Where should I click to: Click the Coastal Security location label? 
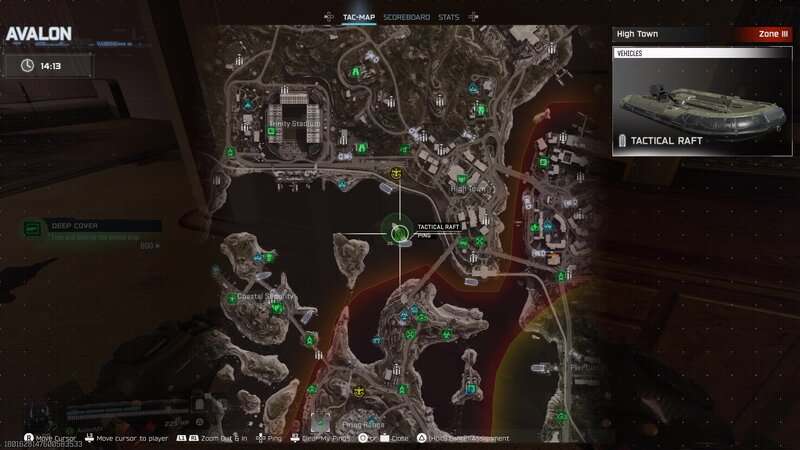coord(265,296)
